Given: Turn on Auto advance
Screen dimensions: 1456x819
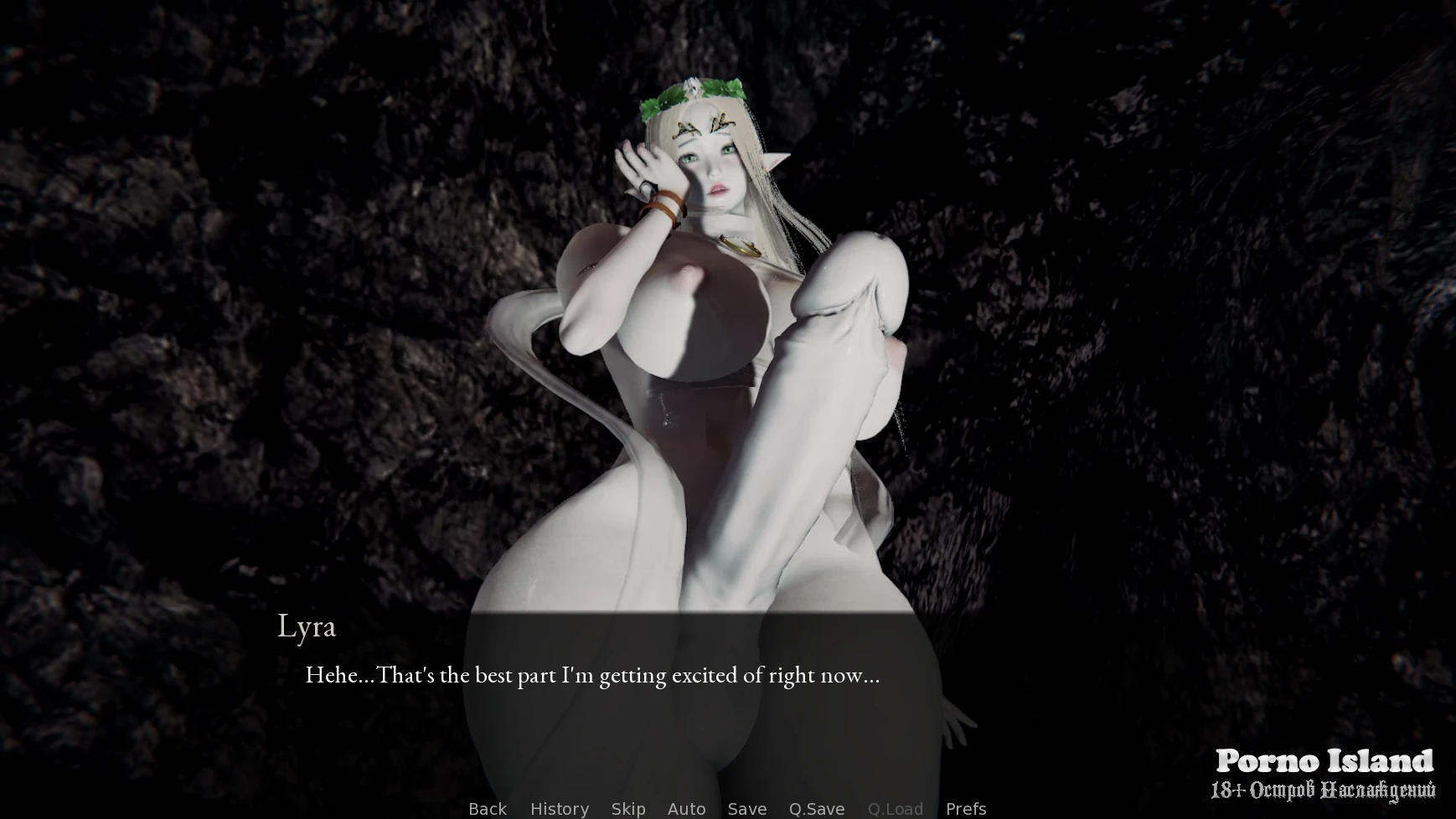Looking at the screenshot, I should click(x=686, y=808).
